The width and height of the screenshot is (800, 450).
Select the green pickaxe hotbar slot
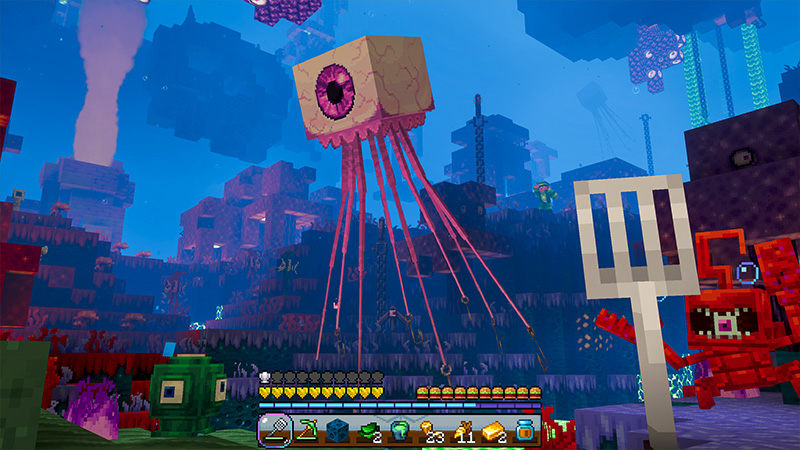[x=306, y=431]
